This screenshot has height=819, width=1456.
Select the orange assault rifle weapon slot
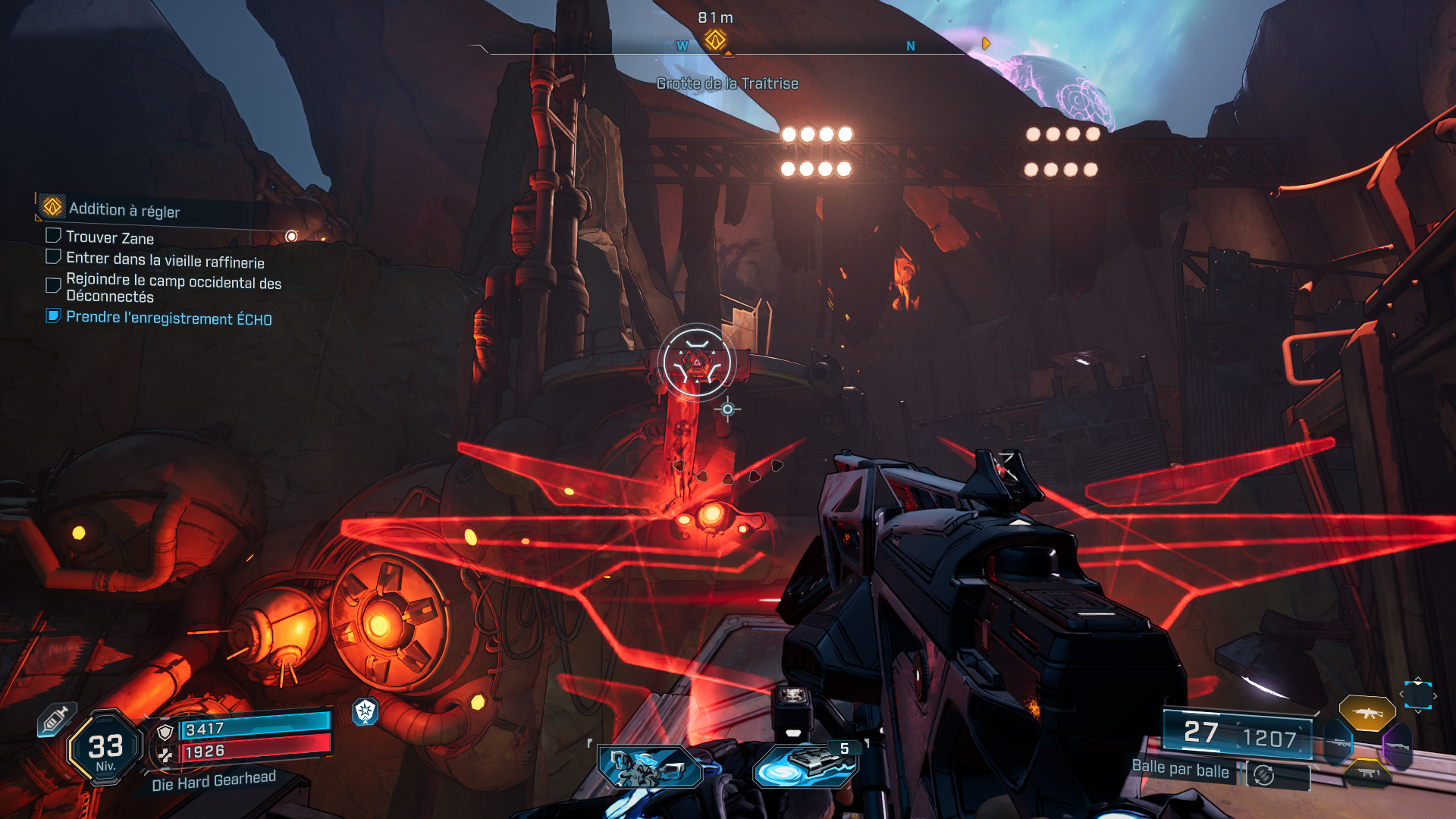tap(1367, 713)
